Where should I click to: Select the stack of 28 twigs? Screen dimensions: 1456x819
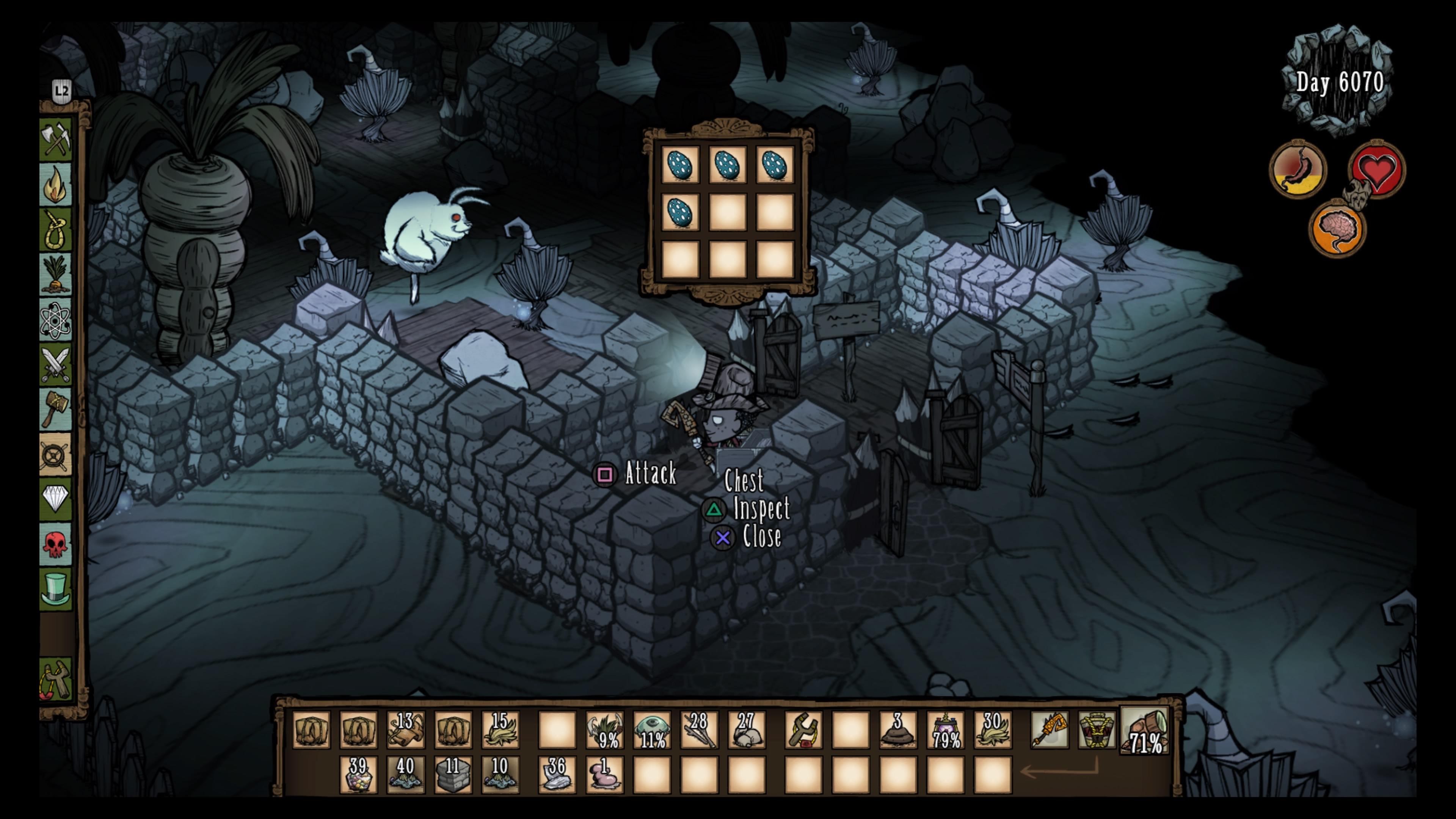point(698,730)
